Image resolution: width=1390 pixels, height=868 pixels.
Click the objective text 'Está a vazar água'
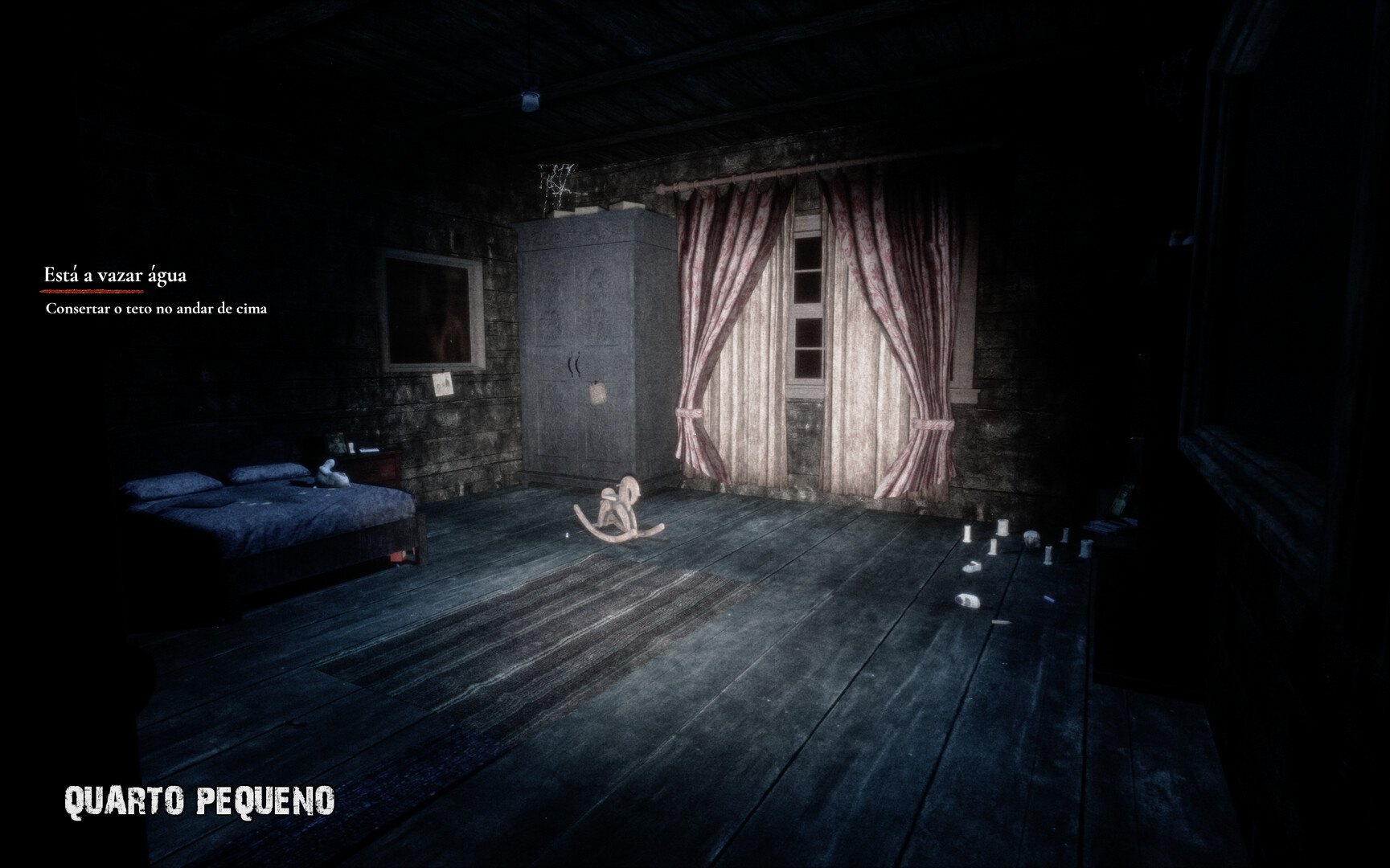tap(117, 273)
